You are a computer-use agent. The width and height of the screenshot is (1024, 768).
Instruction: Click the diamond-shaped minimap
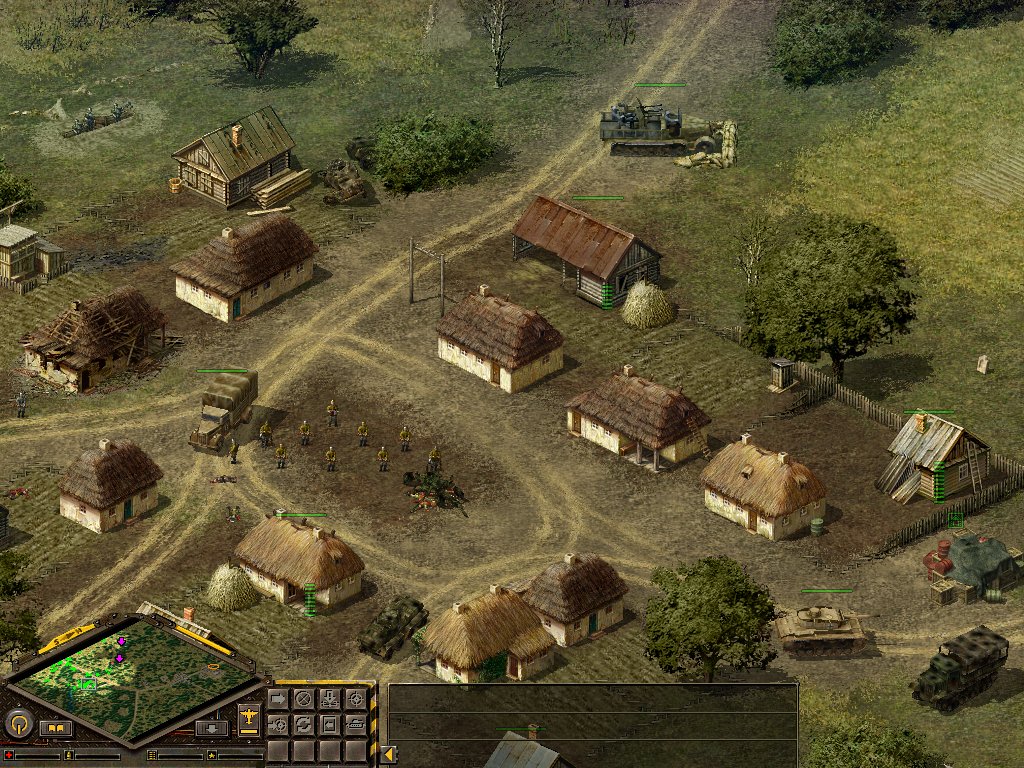(x=135, y=672)
